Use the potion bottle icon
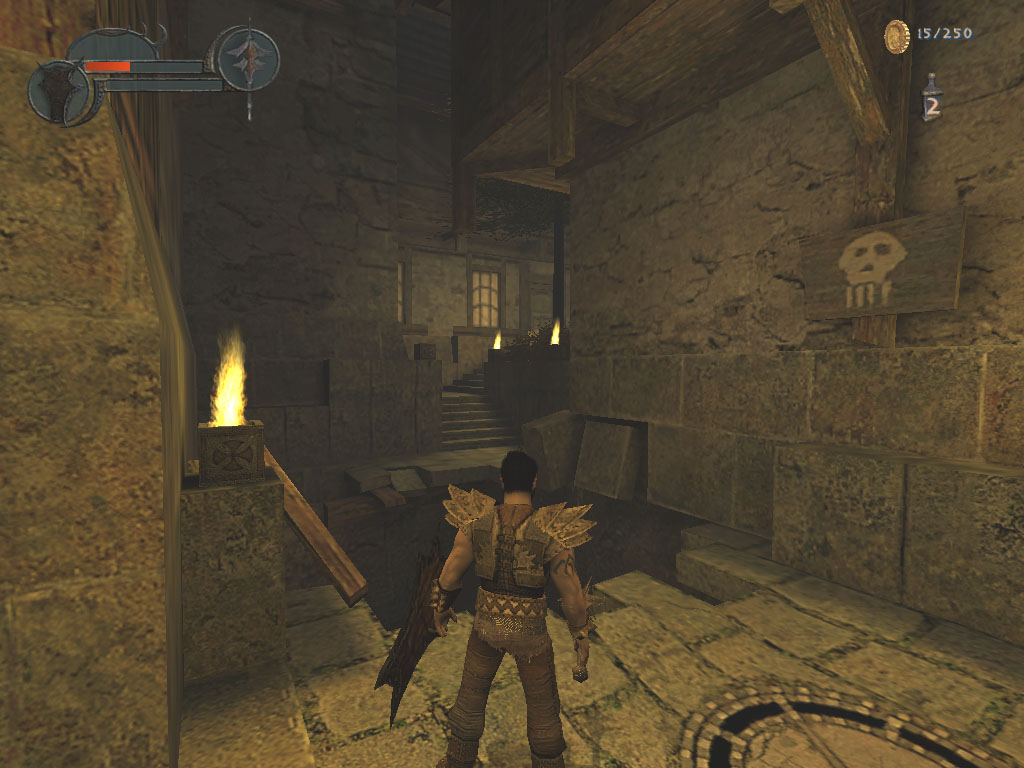Screen dimensions: 1024x768 (x=931, y=99)
